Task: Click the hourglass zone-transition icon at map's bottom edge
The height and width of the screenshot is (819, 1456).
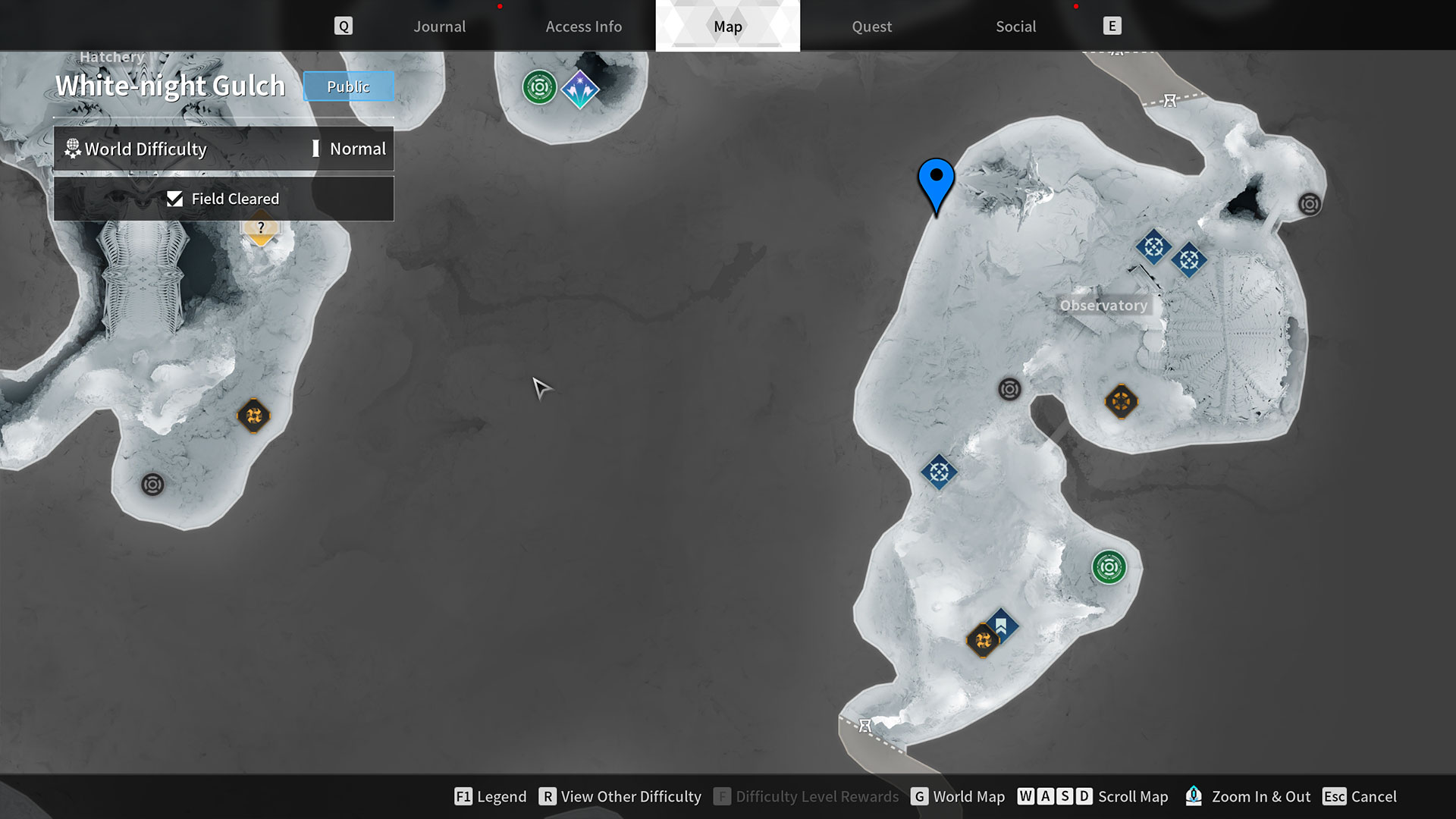Action: pyautogui.click(x=864, y=726)
